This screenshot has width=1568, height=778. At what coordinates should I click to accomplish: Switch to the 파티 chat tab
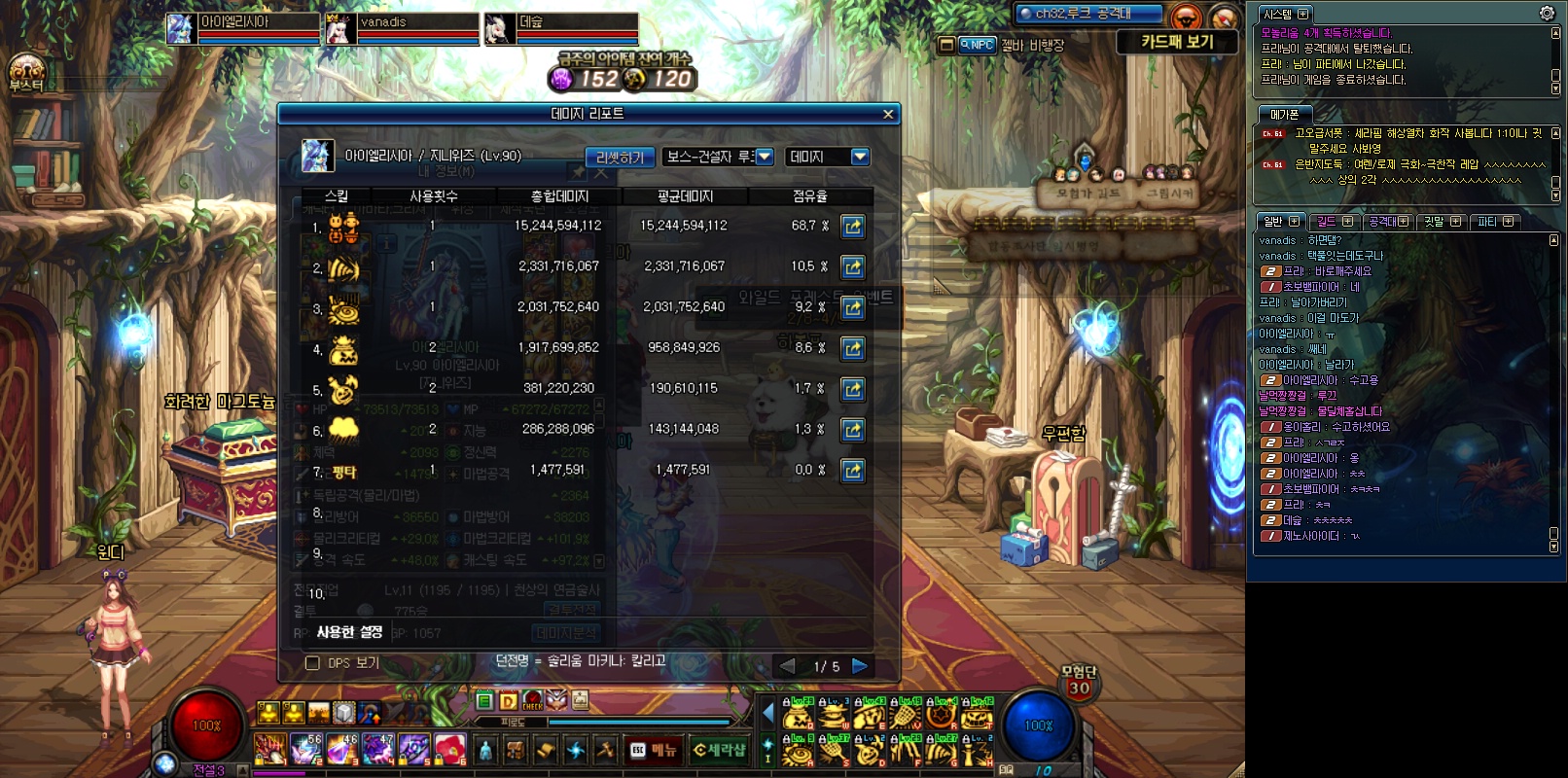coord(1494,222)
